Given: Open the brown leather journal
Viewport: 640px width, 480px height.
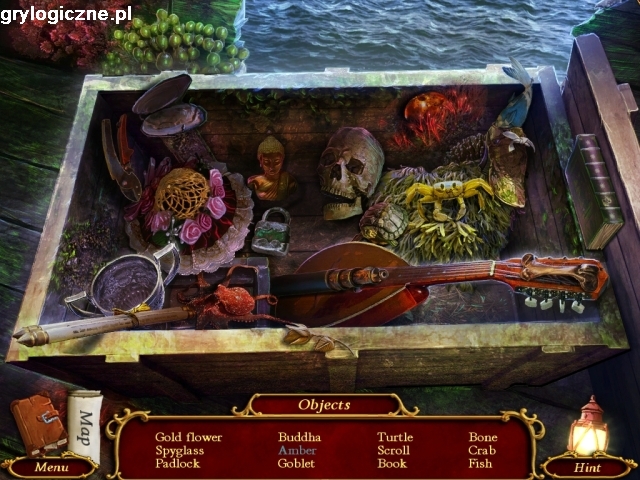Looking at the screenshot, I should coord(39,424).
